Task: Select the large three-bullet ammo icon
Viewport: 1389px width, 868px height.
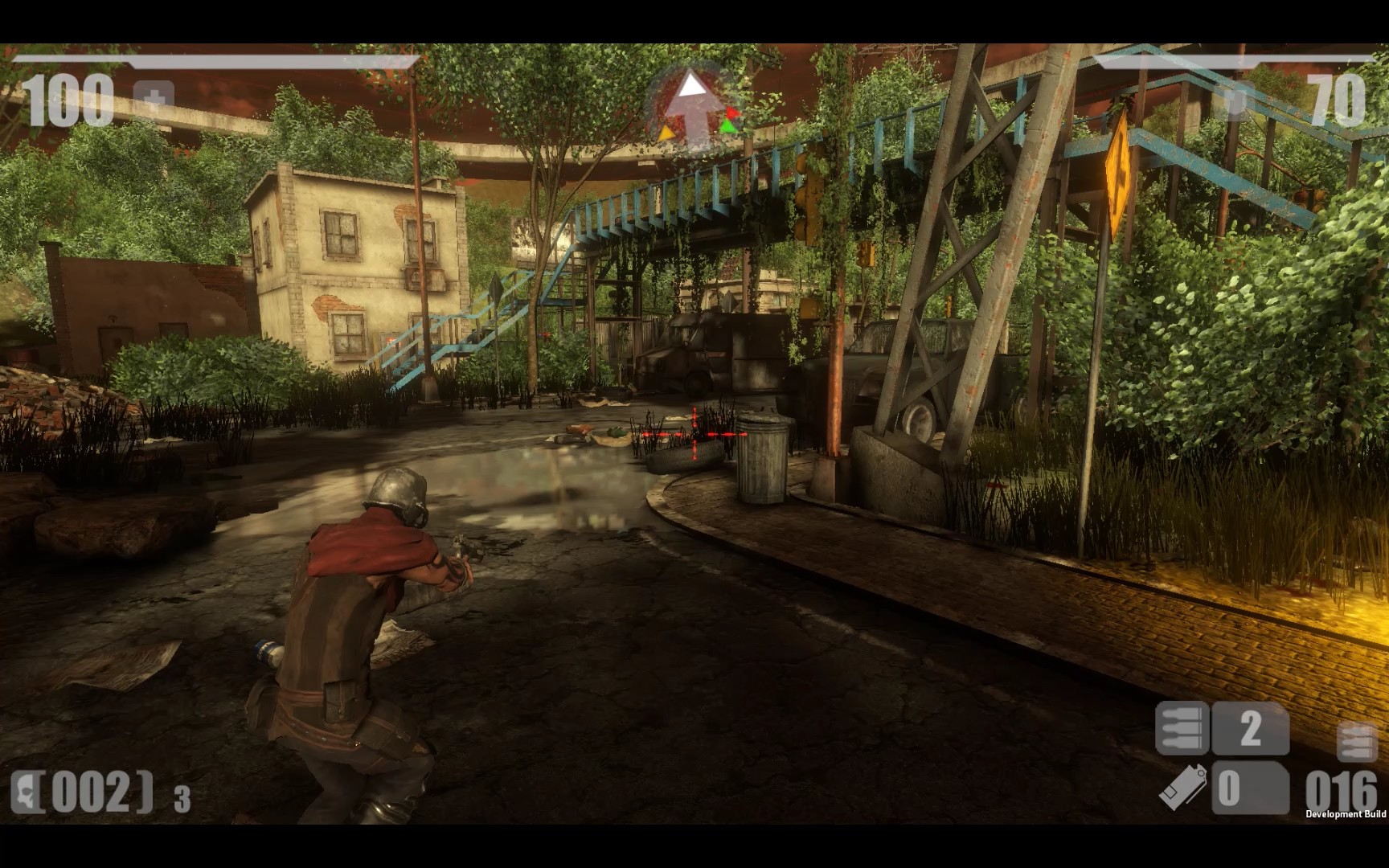Action: coord(1182,728)
